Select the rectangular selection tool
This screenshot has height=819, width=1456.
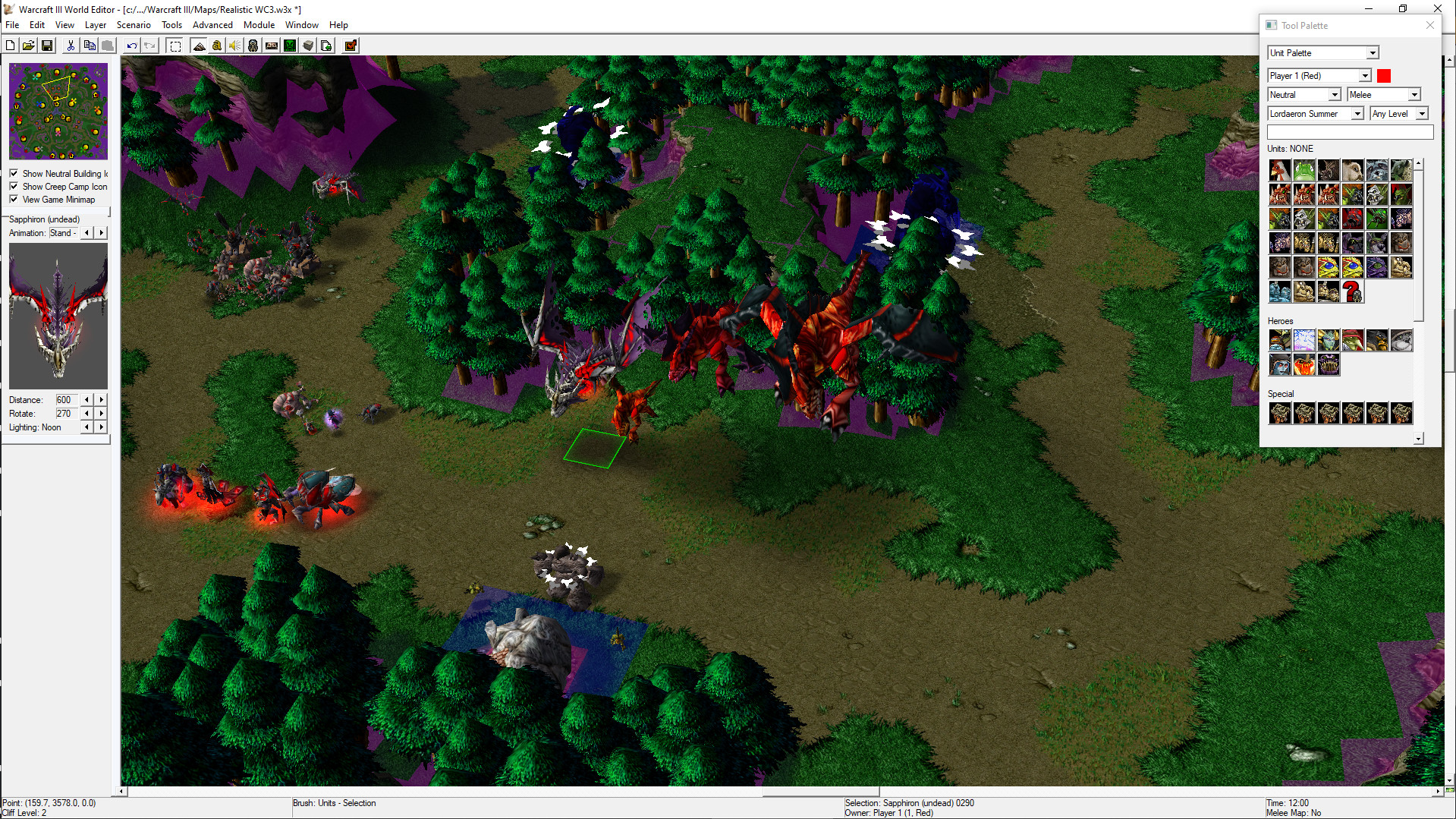pyautogui.click(x=175, y=46)
